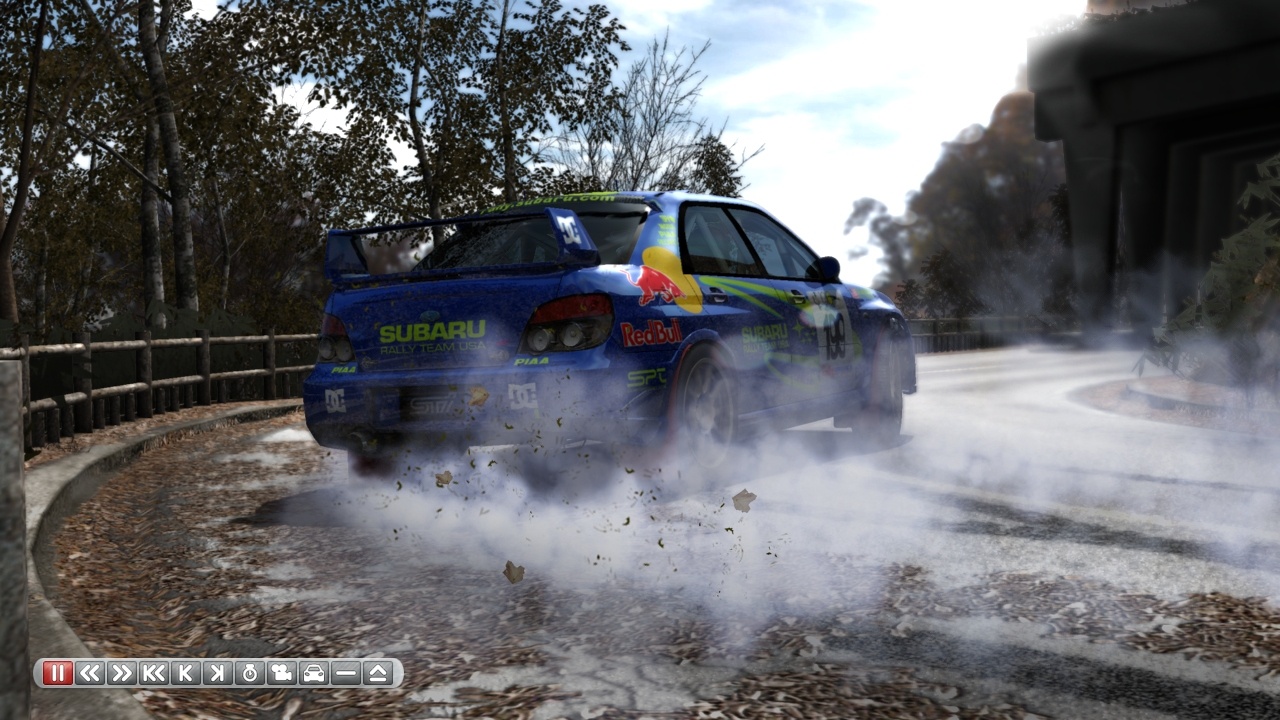
Task: Click the minus button for slow motion
Action: tap(344, 674)
